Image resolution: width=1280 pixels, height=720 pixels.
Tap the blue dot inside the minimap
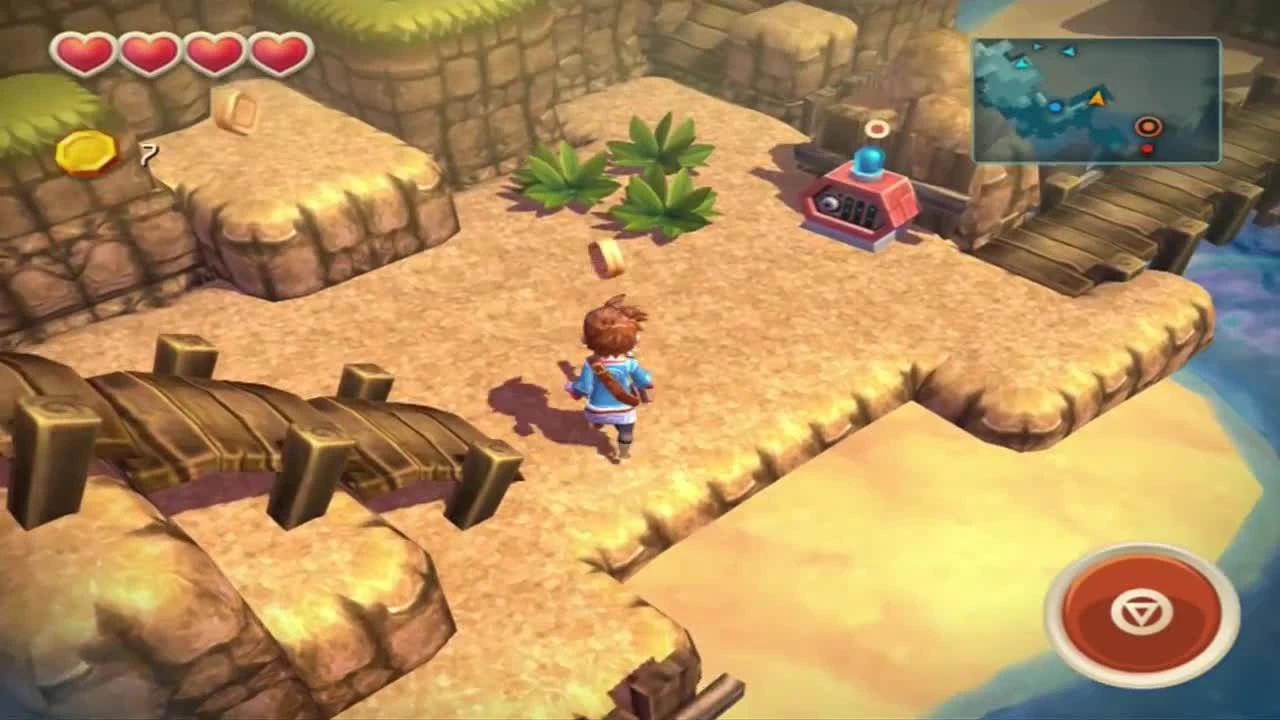pyautogui.click(x=1055, y=107)
